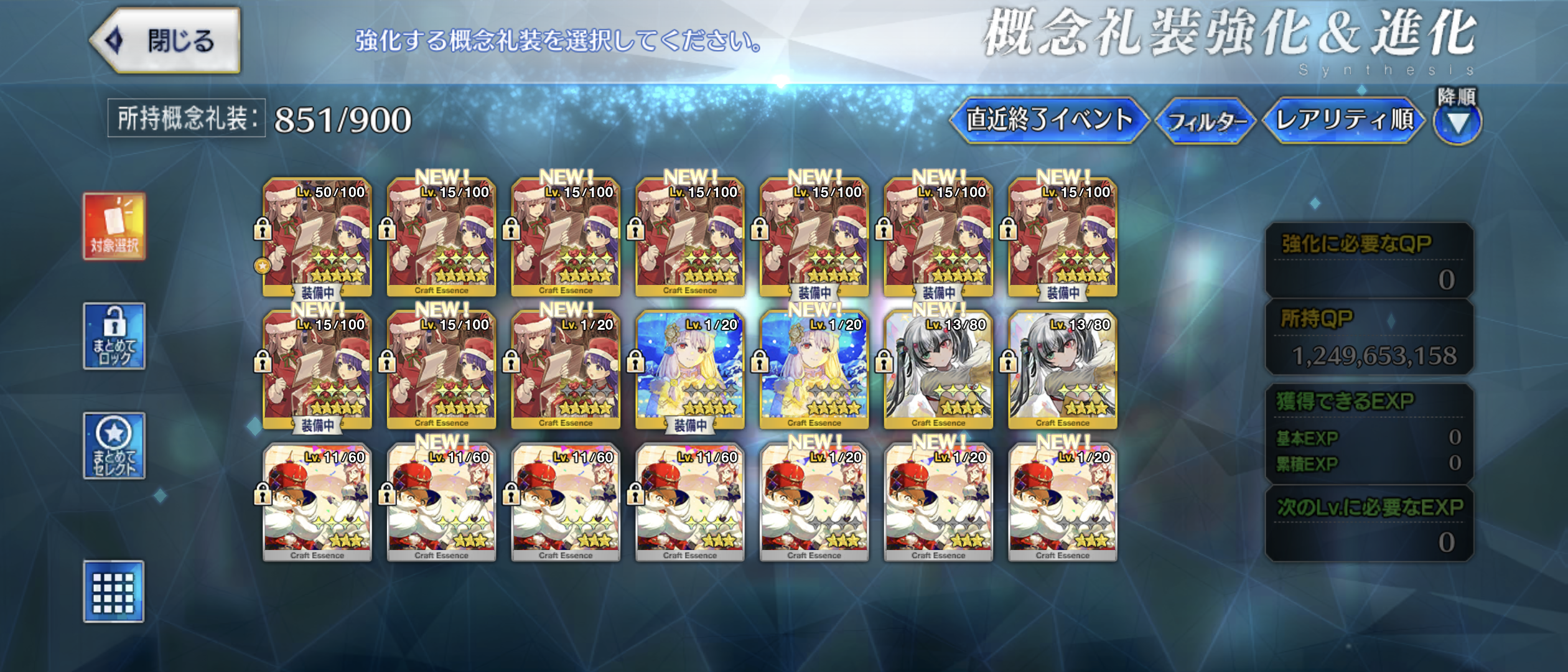1568x672 pixels.
Task: Choose the まとめてロック bulk lock button
Action: coord(114,336)
